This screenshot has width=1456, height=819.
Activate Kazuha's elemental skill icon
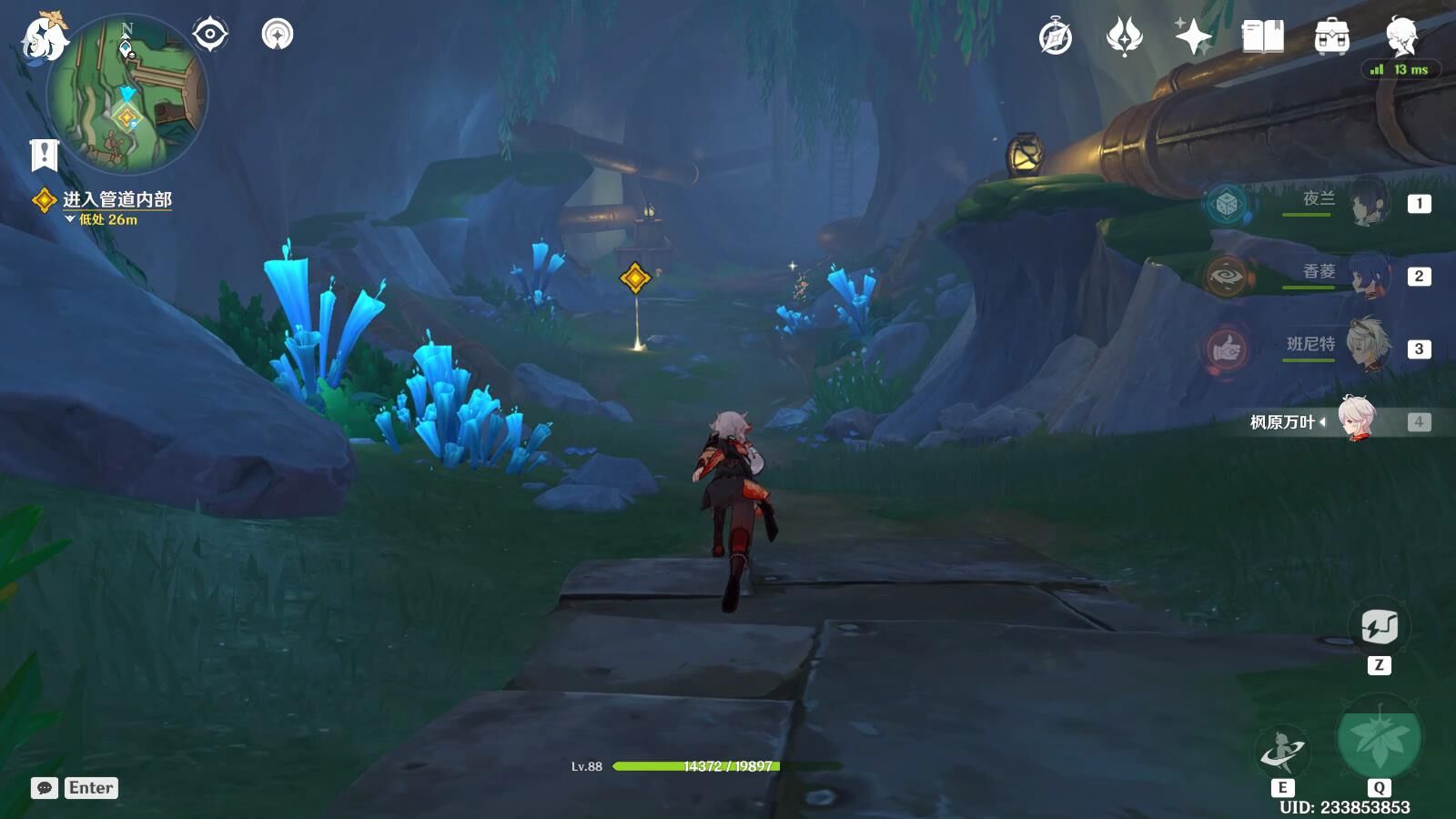tap(1282, 752)
